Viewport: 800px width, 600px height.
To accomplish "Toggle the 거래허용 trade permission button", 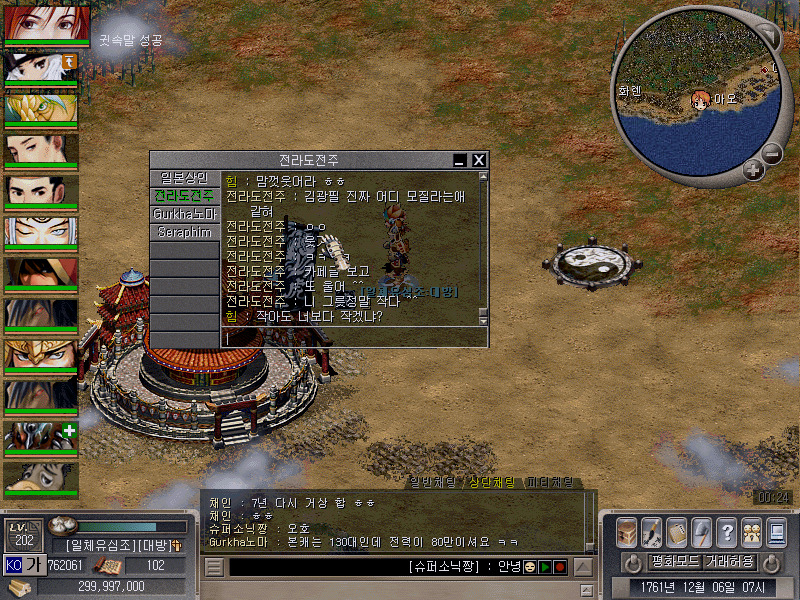I will click(730, 562).
